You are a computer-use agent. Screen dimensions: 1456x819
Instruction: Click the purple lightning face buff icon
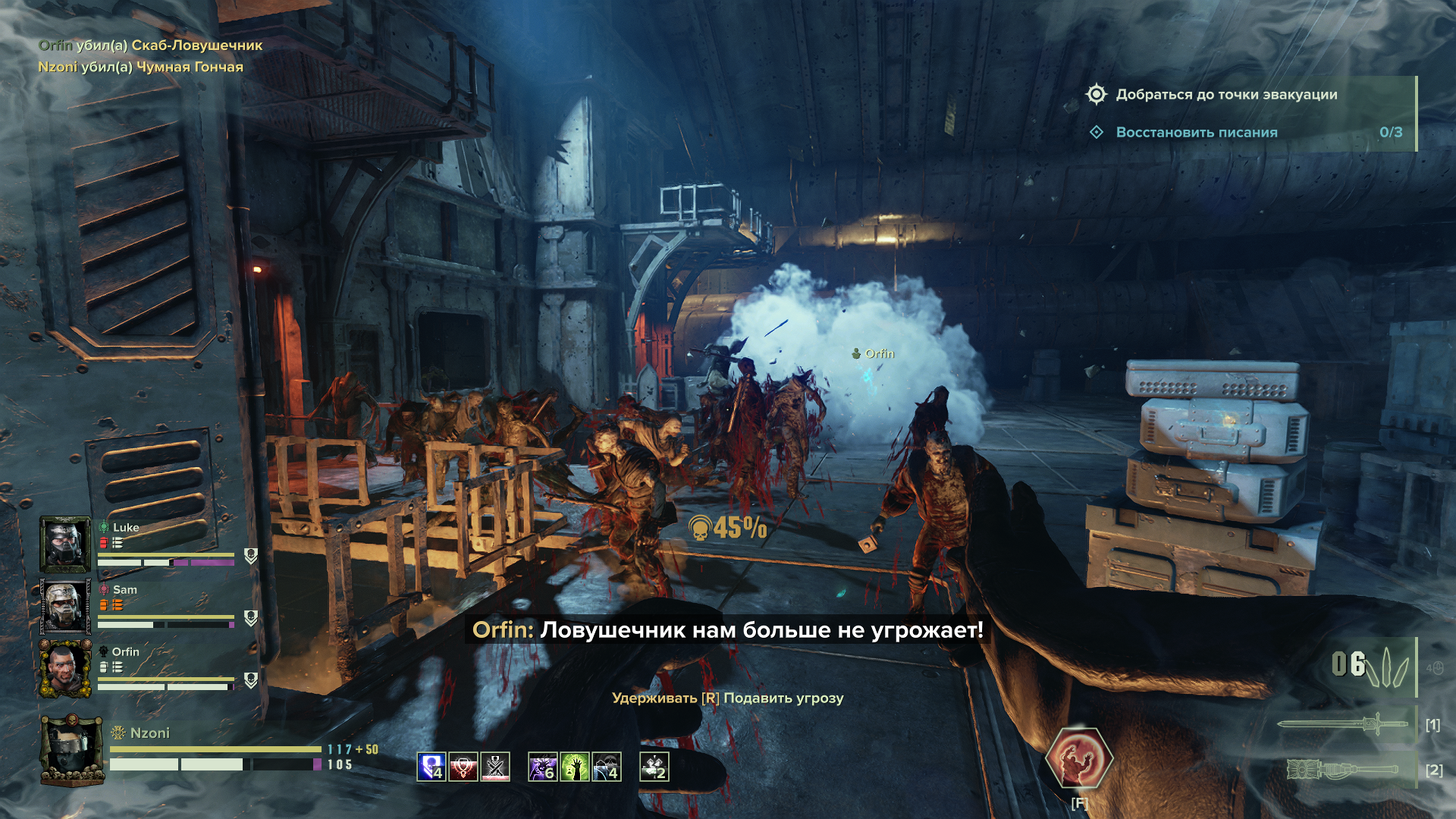(542, 767)
